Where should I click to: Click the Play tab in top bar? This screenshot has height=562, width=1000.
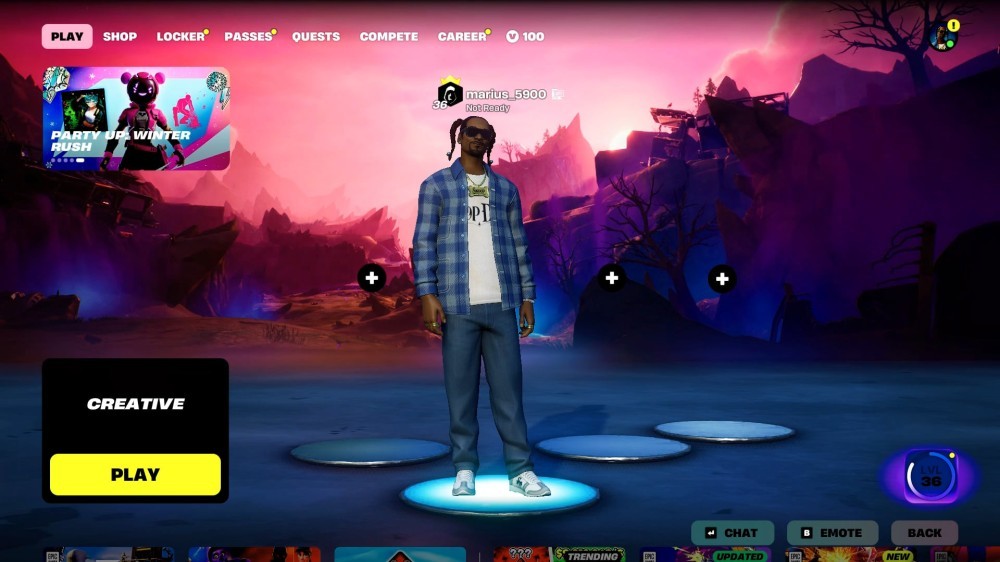coord(67,37)
